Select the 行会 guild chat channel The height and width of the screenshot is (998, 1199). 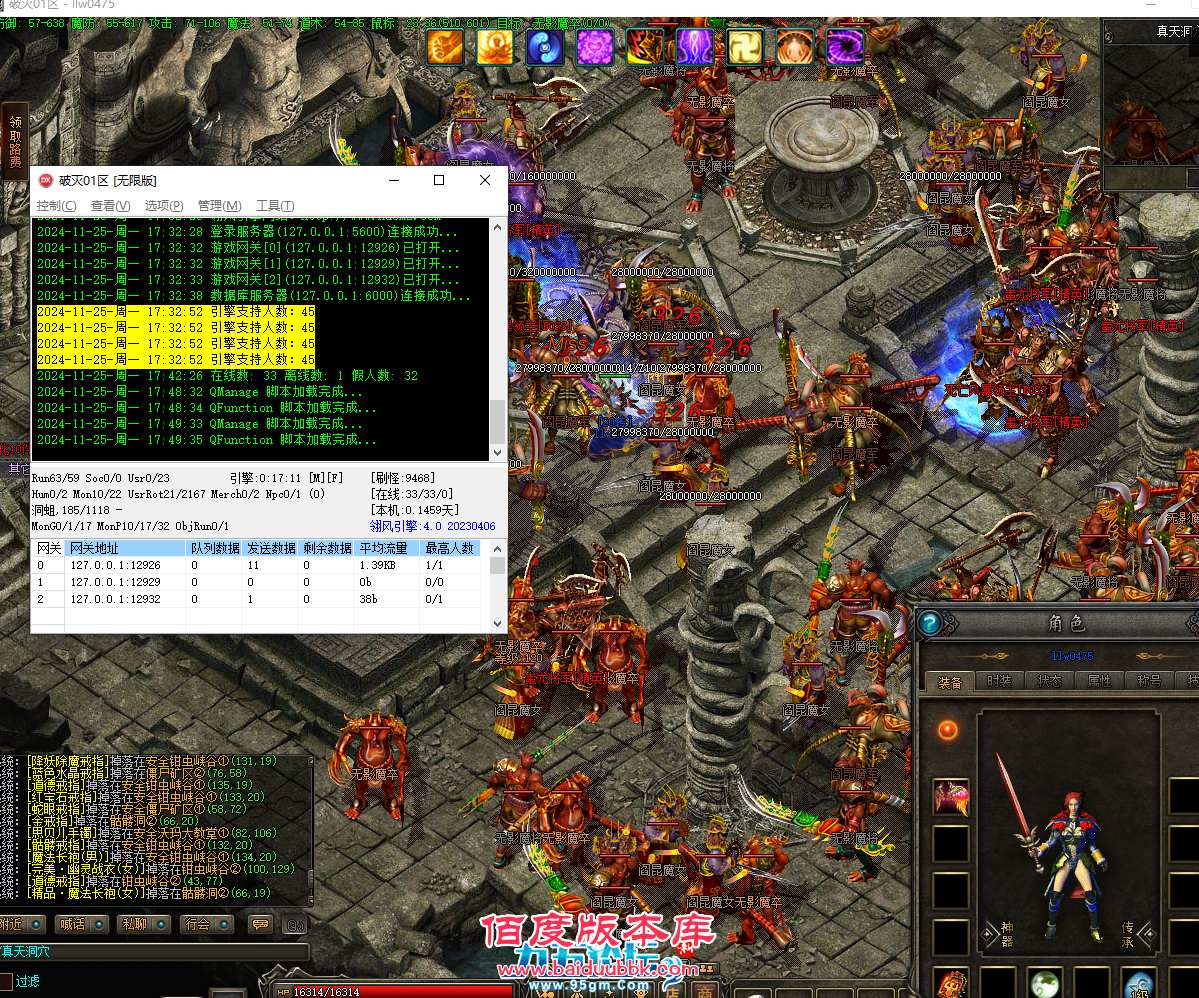coord(196,924)
